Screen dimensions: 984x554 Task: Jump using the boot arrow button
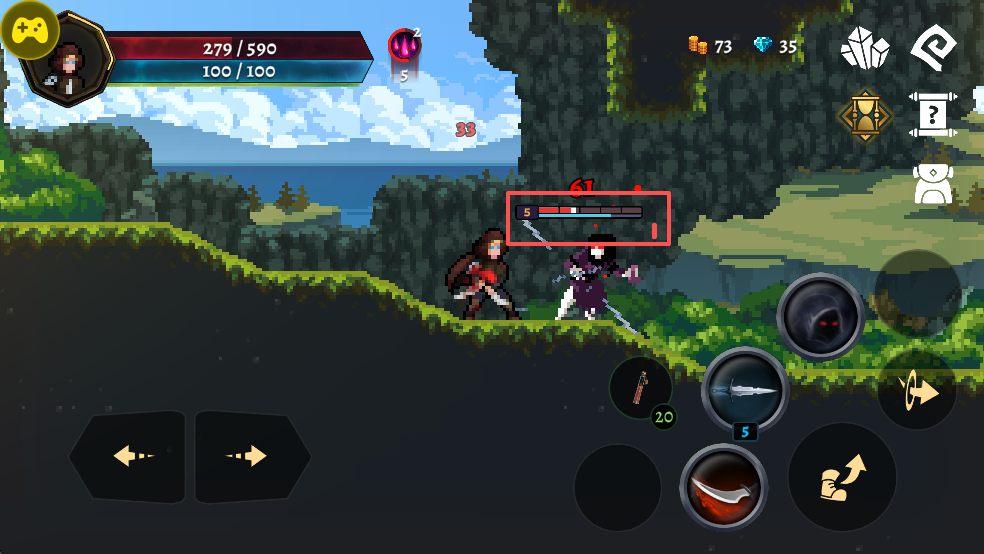tap(842, 477)
